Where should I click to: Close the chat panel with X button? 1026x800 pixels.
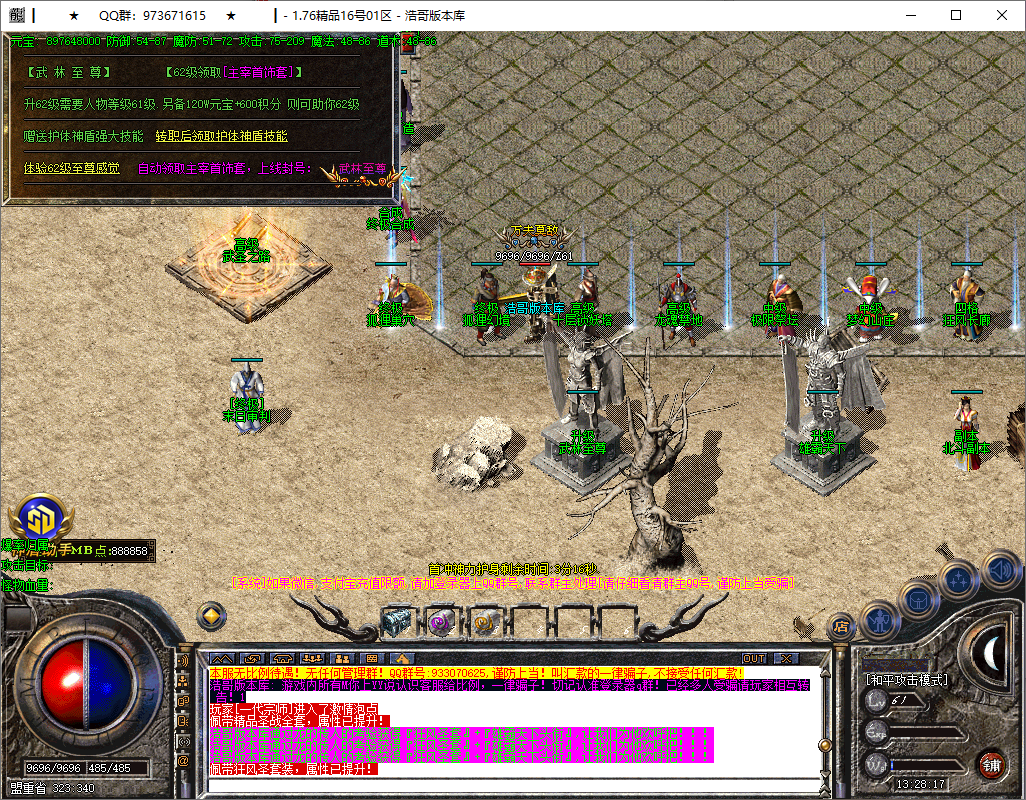(787, 658)
